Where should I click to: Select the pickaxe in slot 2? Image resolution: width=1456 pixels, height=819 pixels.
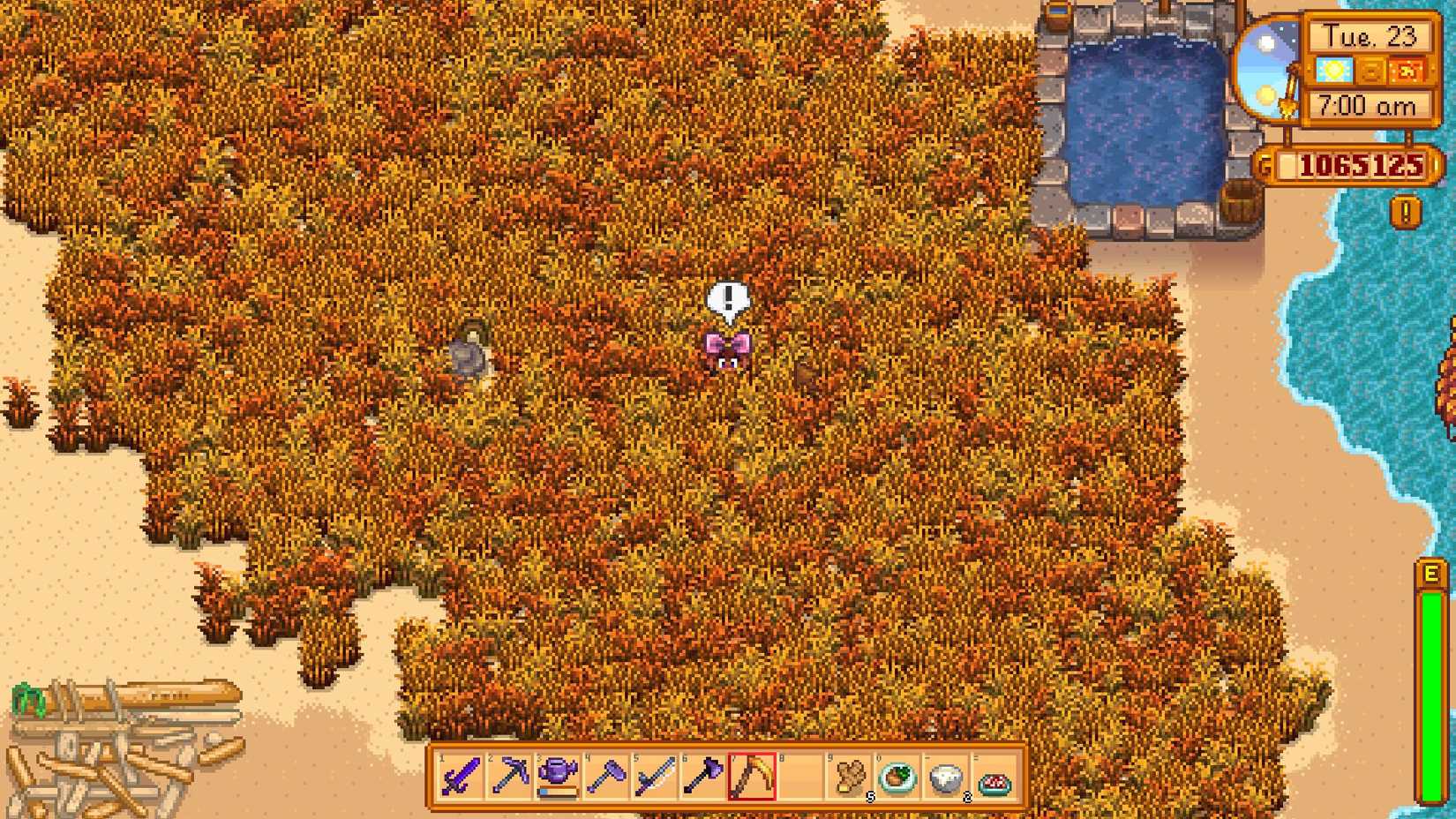point(509,776)
